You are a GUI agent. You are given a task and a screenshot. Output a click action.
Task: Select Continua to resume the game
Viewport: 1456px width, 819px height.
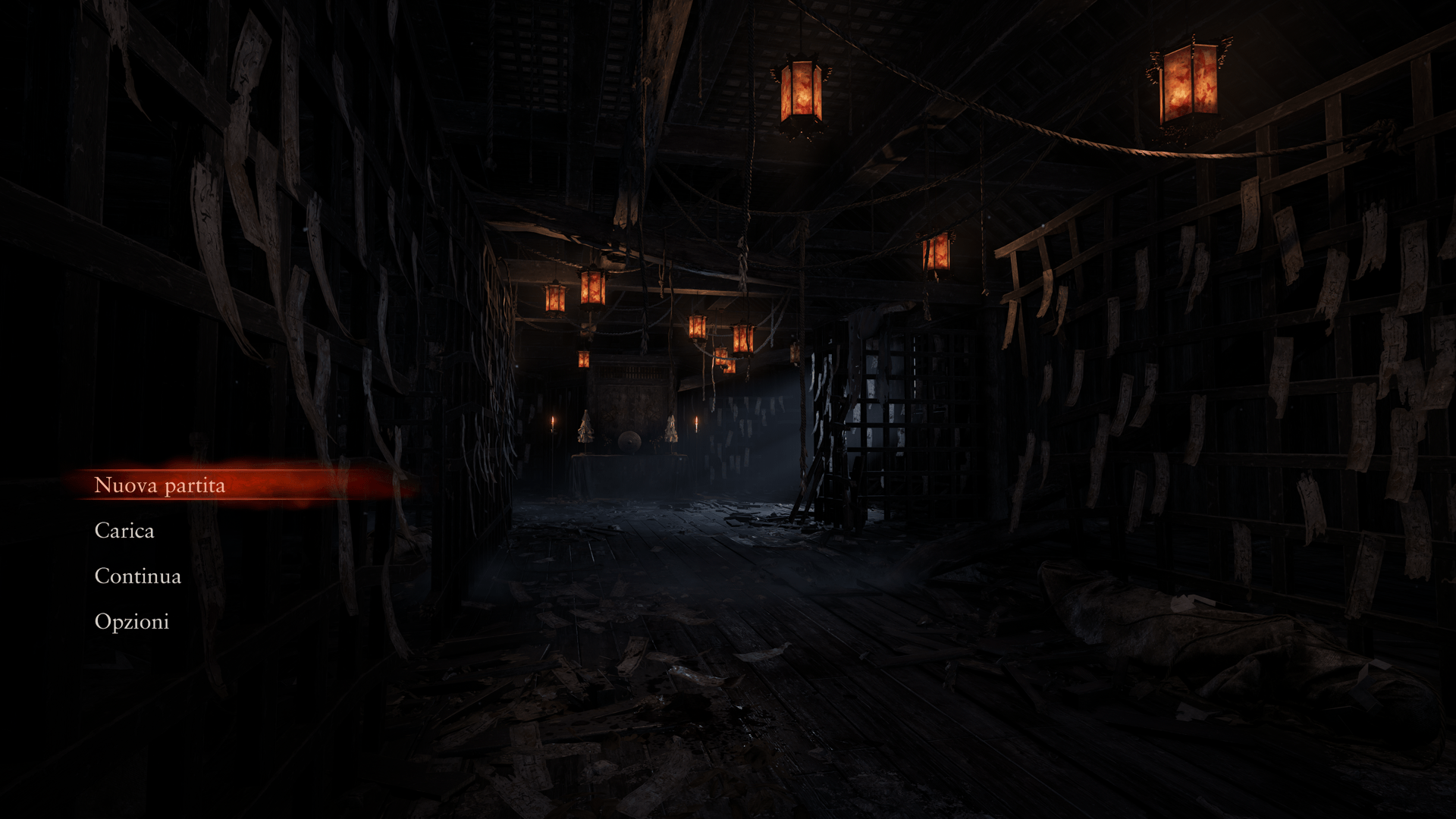(138, 576)
